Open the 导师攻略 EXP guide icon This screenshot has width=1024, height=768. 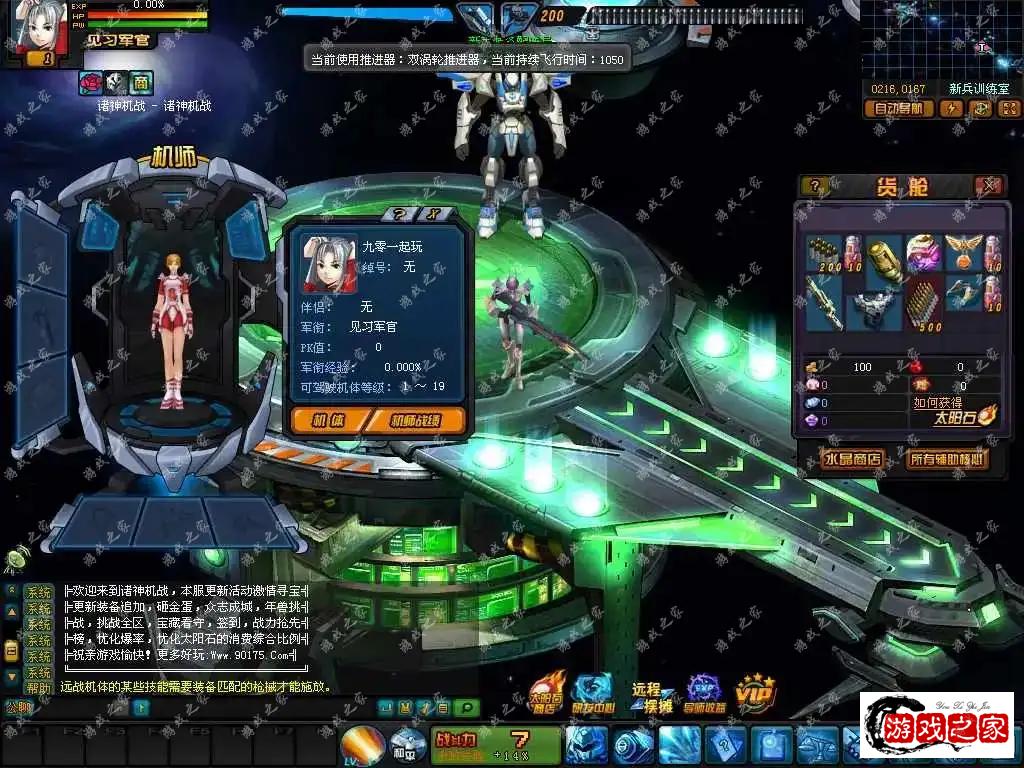tap(704, 692)
